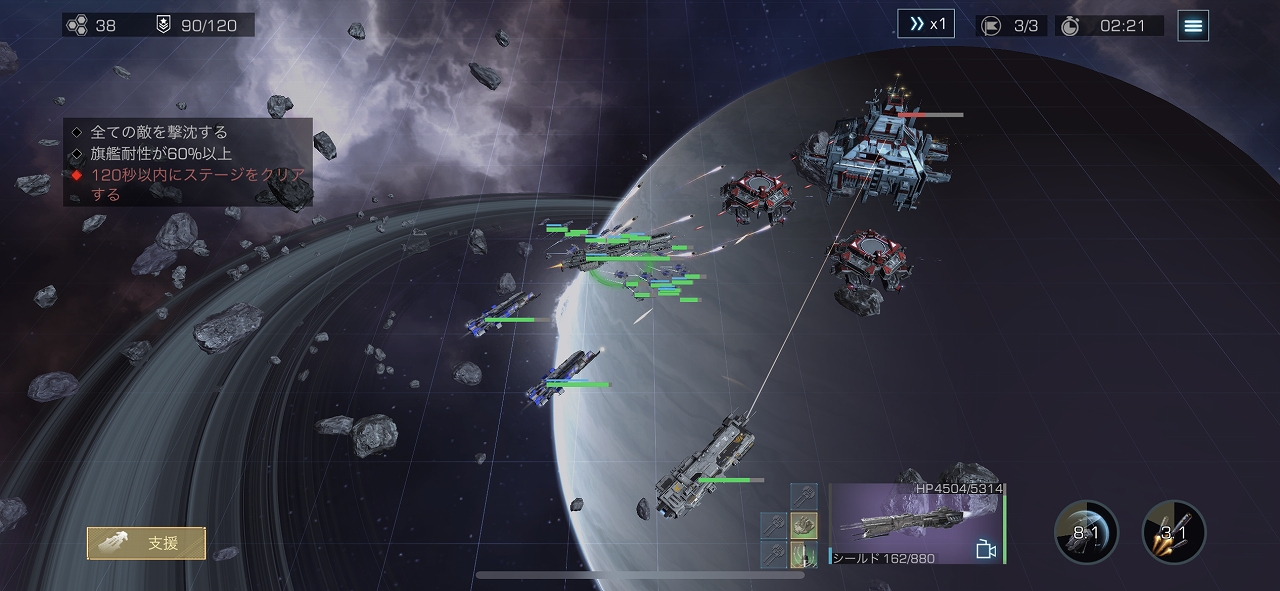Open the hamburger pause menu
Screen dimensions: 1280x591
[x=1193, y=26]
